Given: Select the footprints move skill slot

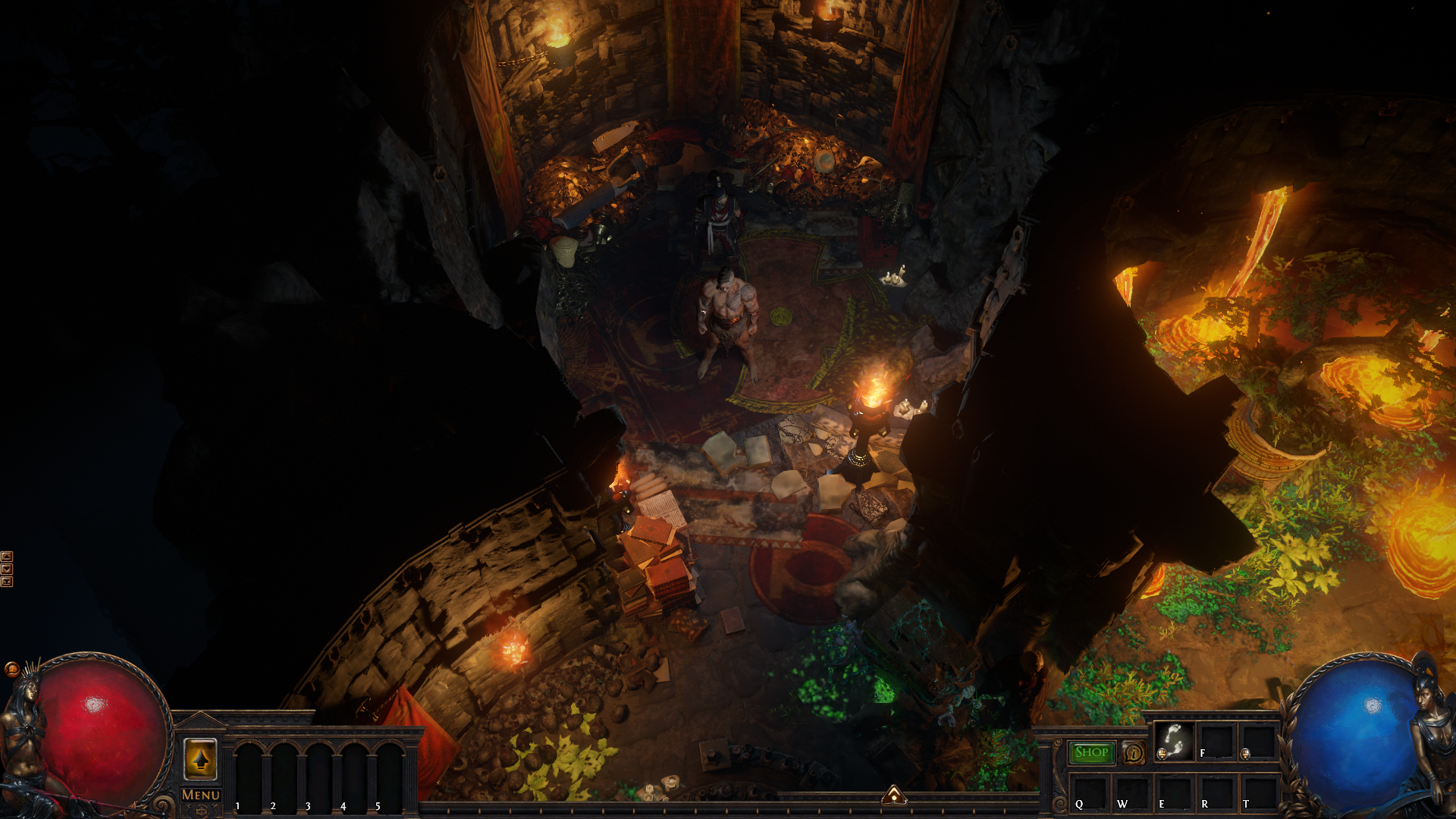Looking at the screenshot, I should click(x=1173, y=741).
